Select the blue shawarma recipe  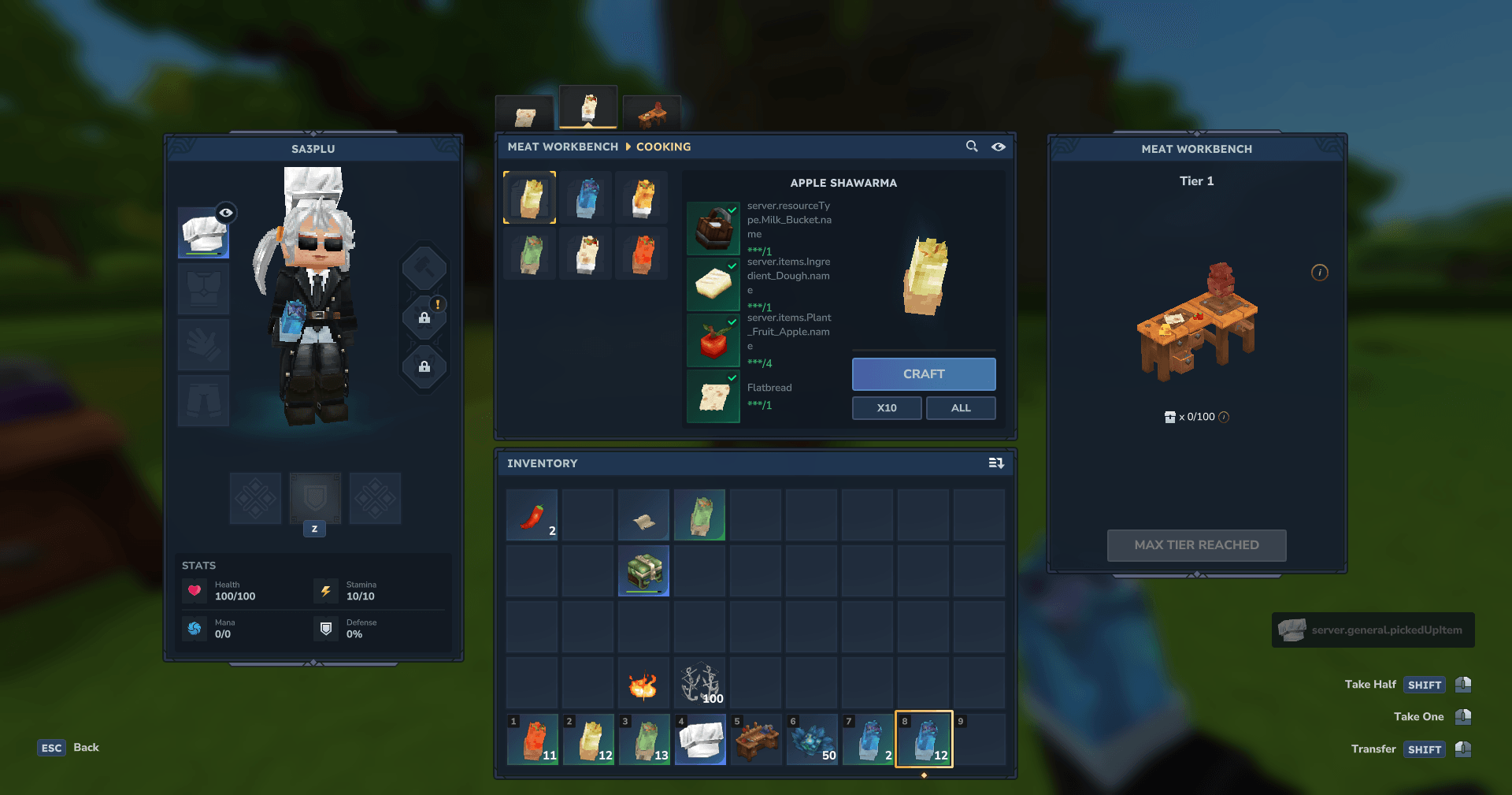pos(586,198)
